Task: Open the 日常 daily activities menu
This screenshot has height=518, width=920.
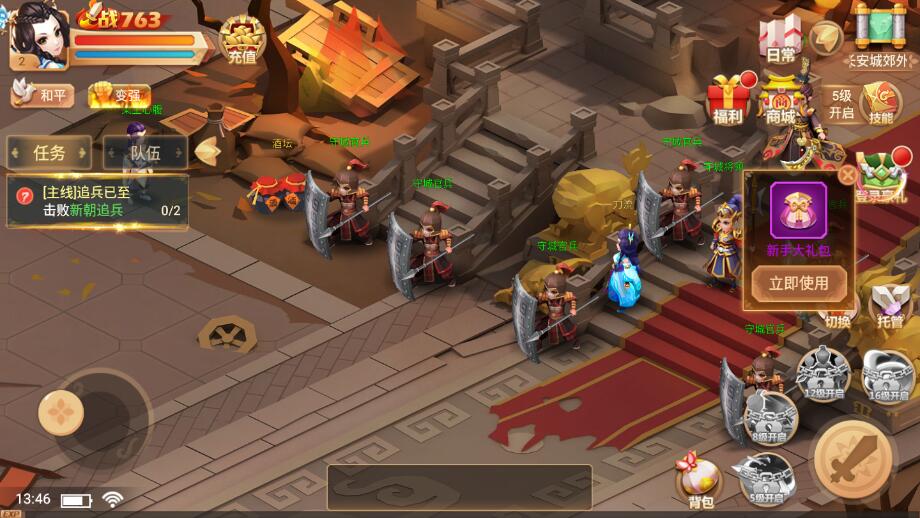Action: coord(781,40)
